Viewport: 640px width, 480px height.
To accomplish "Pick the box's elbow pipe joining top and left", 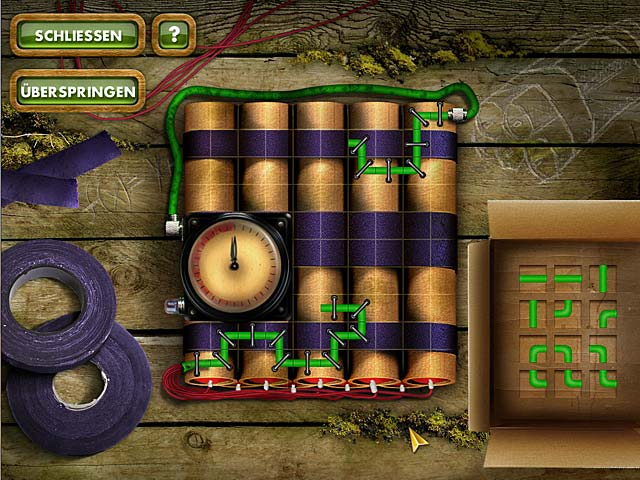I will click(565, 310).
